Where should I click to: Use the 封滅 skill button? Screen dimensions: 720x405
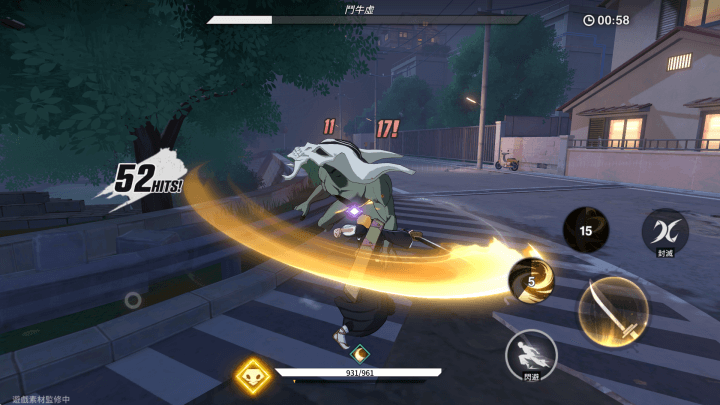pyautogui.click(x=665, y=232)
